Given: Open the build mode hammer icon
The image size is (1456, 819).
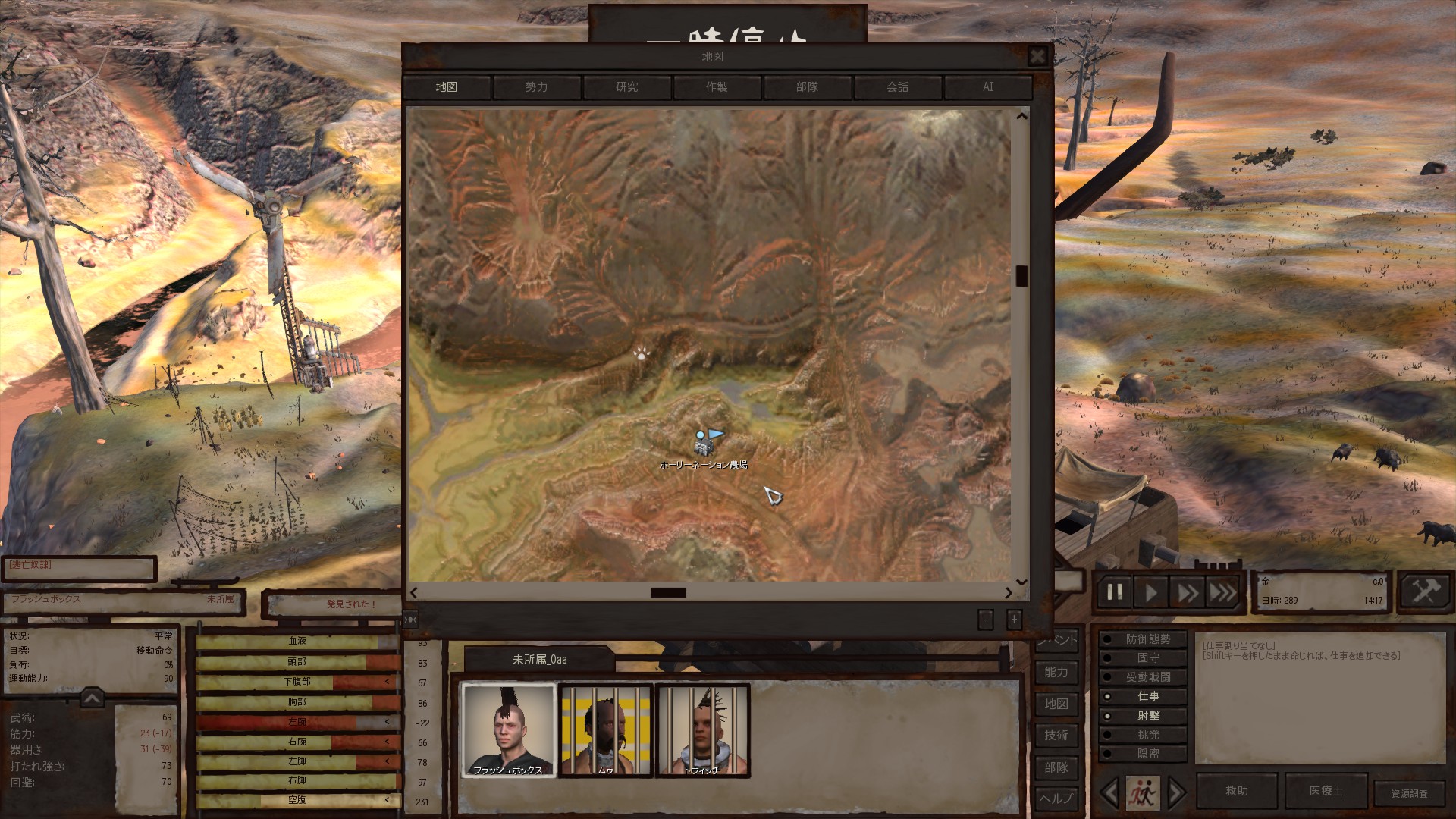Looking at the screenshot, I should (x=1424, y=591).
